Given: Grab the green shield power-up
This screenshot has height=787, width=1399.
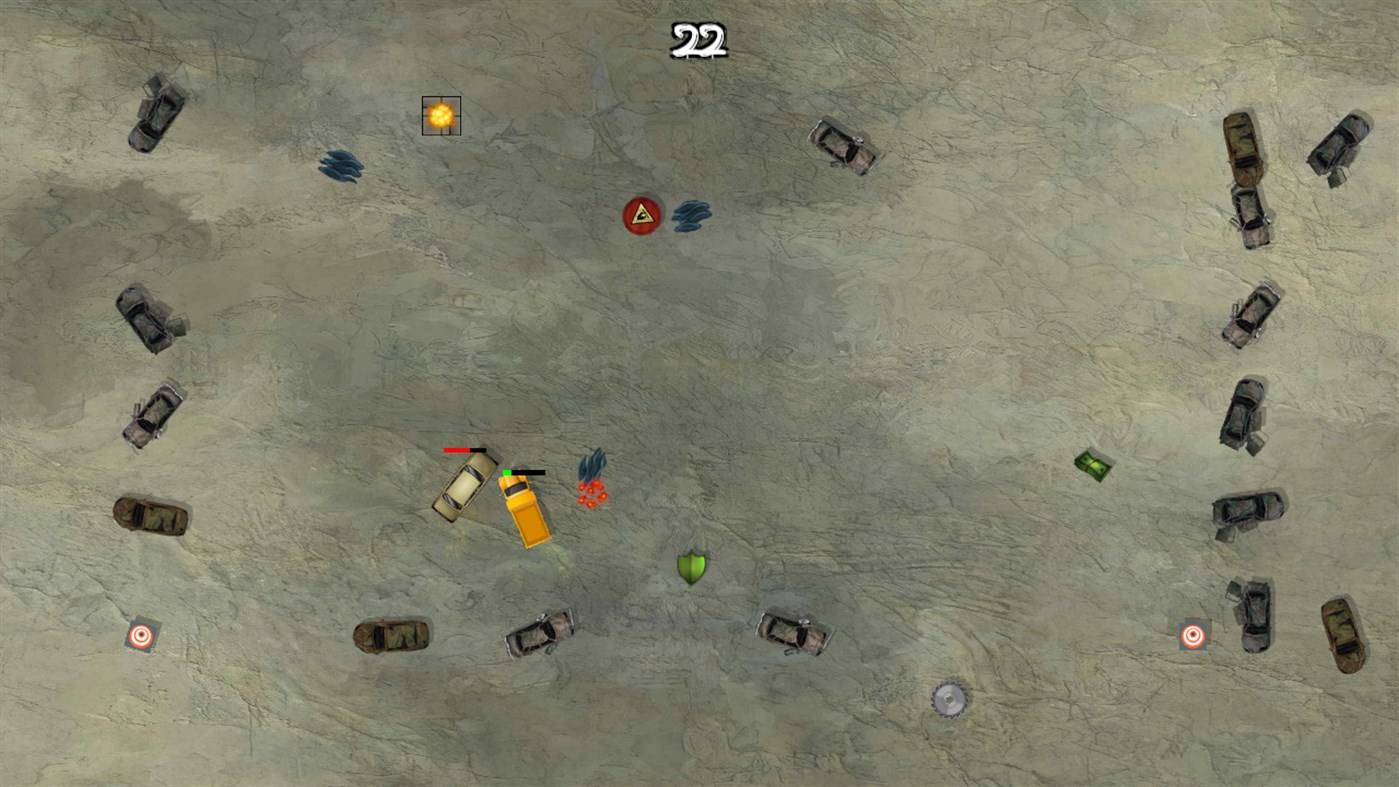Looking at the screenshot, I should tap(690, 567).
